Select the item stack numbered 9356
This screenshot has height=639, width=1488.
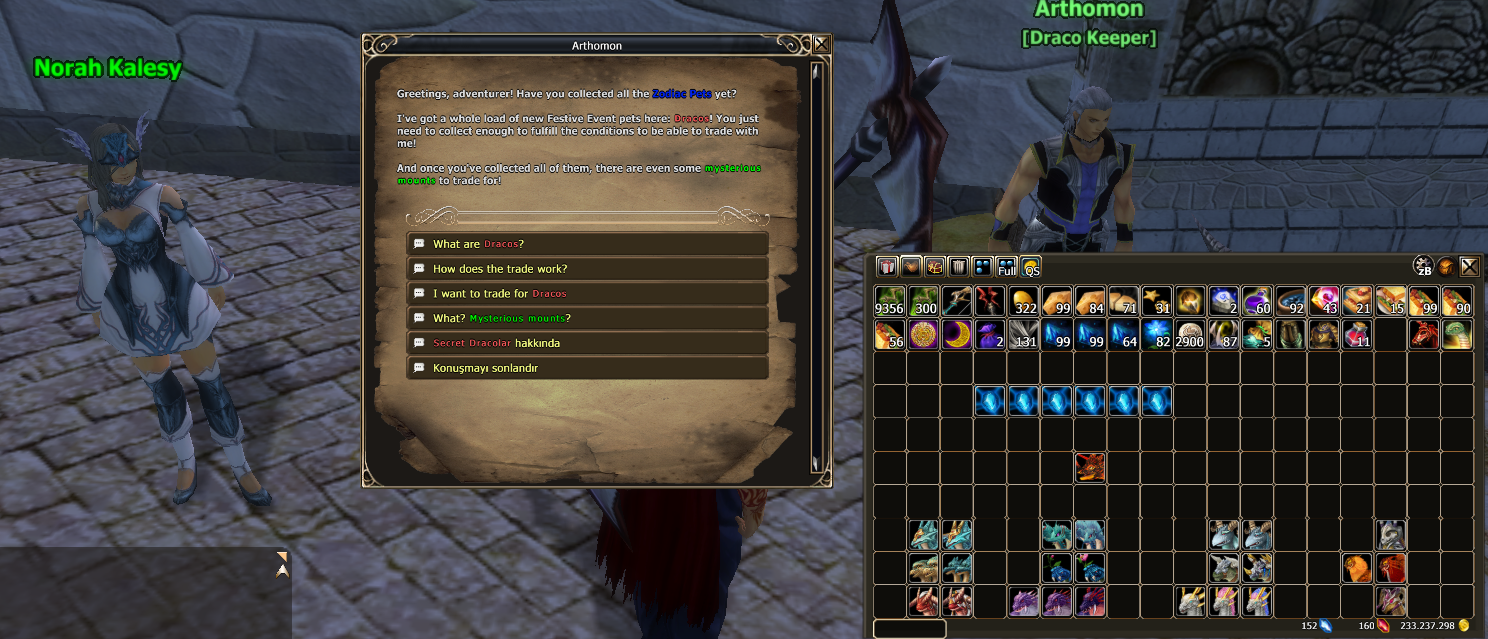[x=890, y=302]
